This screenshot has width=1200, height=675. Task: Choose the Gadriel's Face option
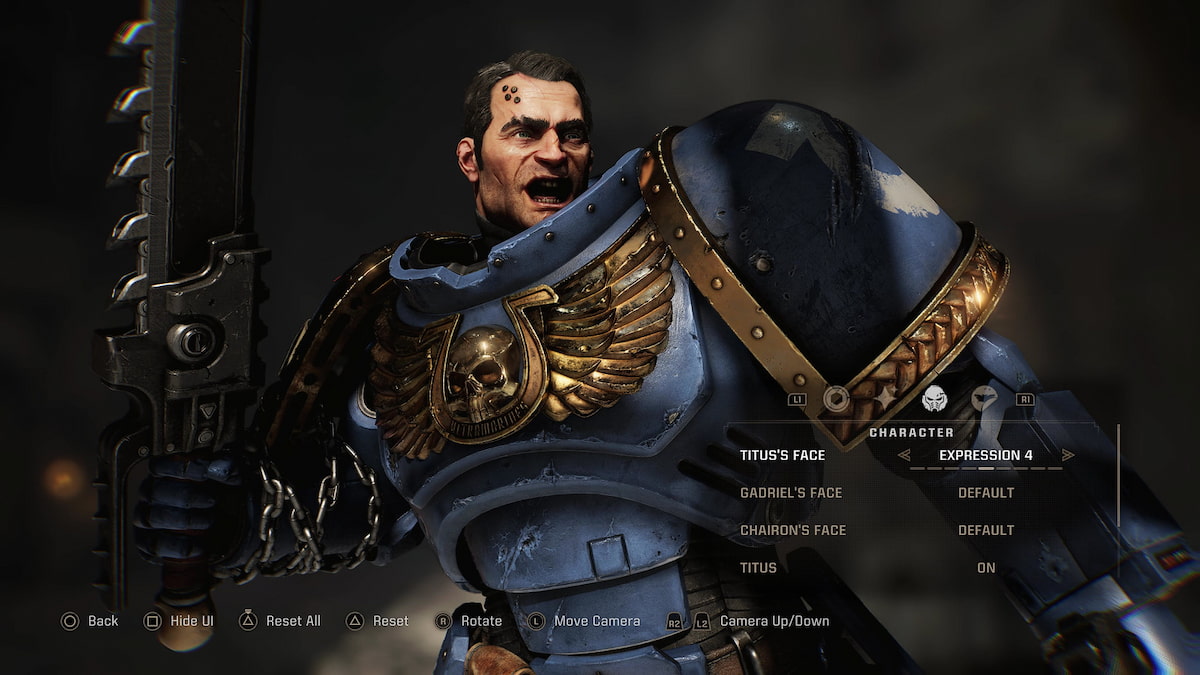(x=791, y=493)
